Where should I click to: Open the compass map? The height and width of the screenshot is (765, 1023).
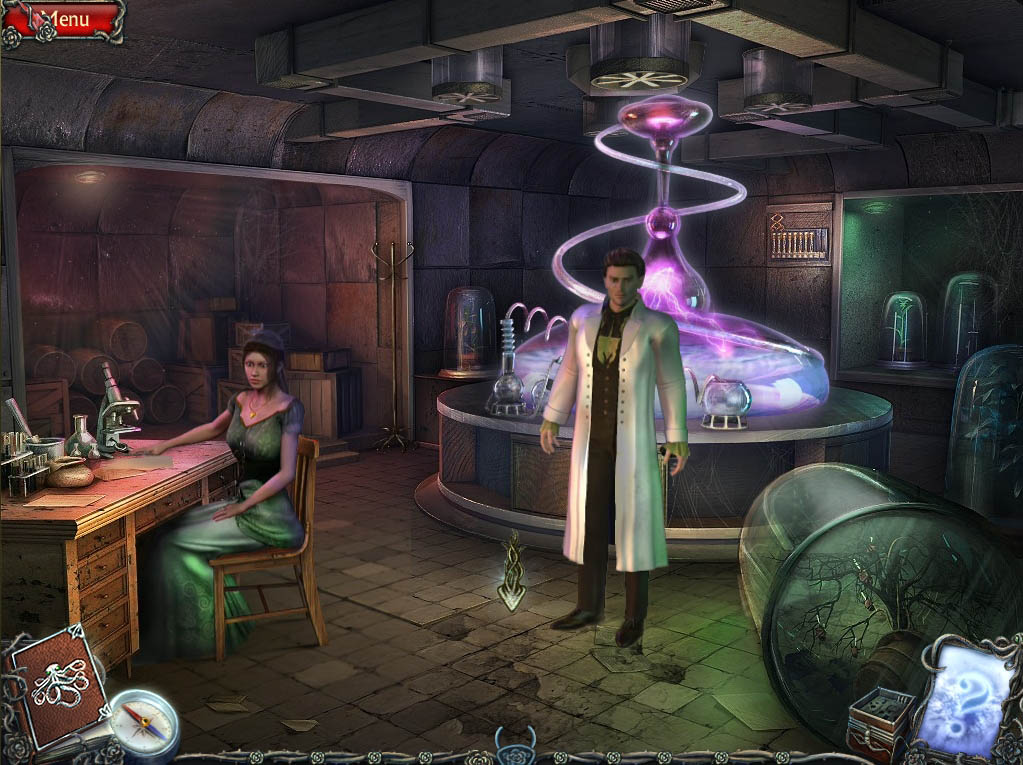(143, 723)
